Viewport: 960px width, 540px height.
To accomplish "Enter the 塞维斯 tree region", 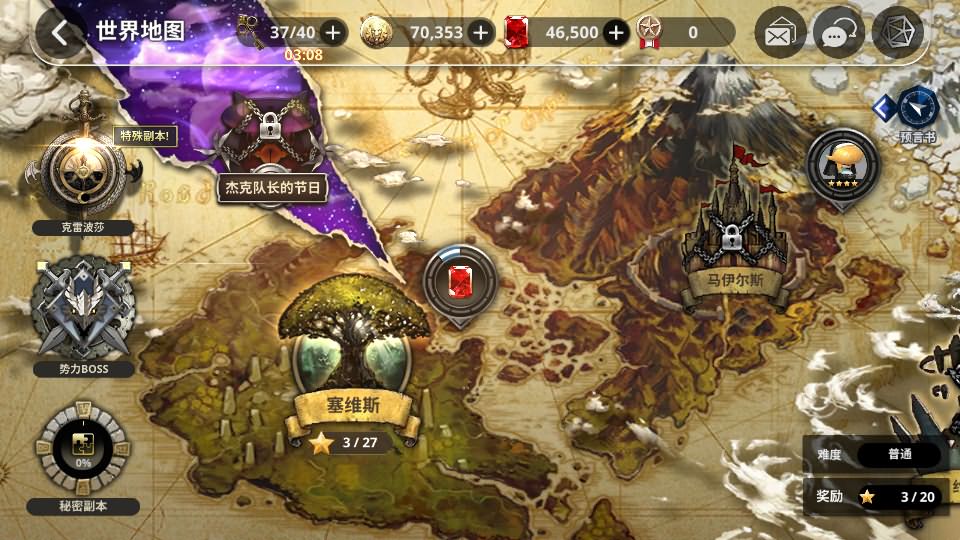I will pos(353,350).
